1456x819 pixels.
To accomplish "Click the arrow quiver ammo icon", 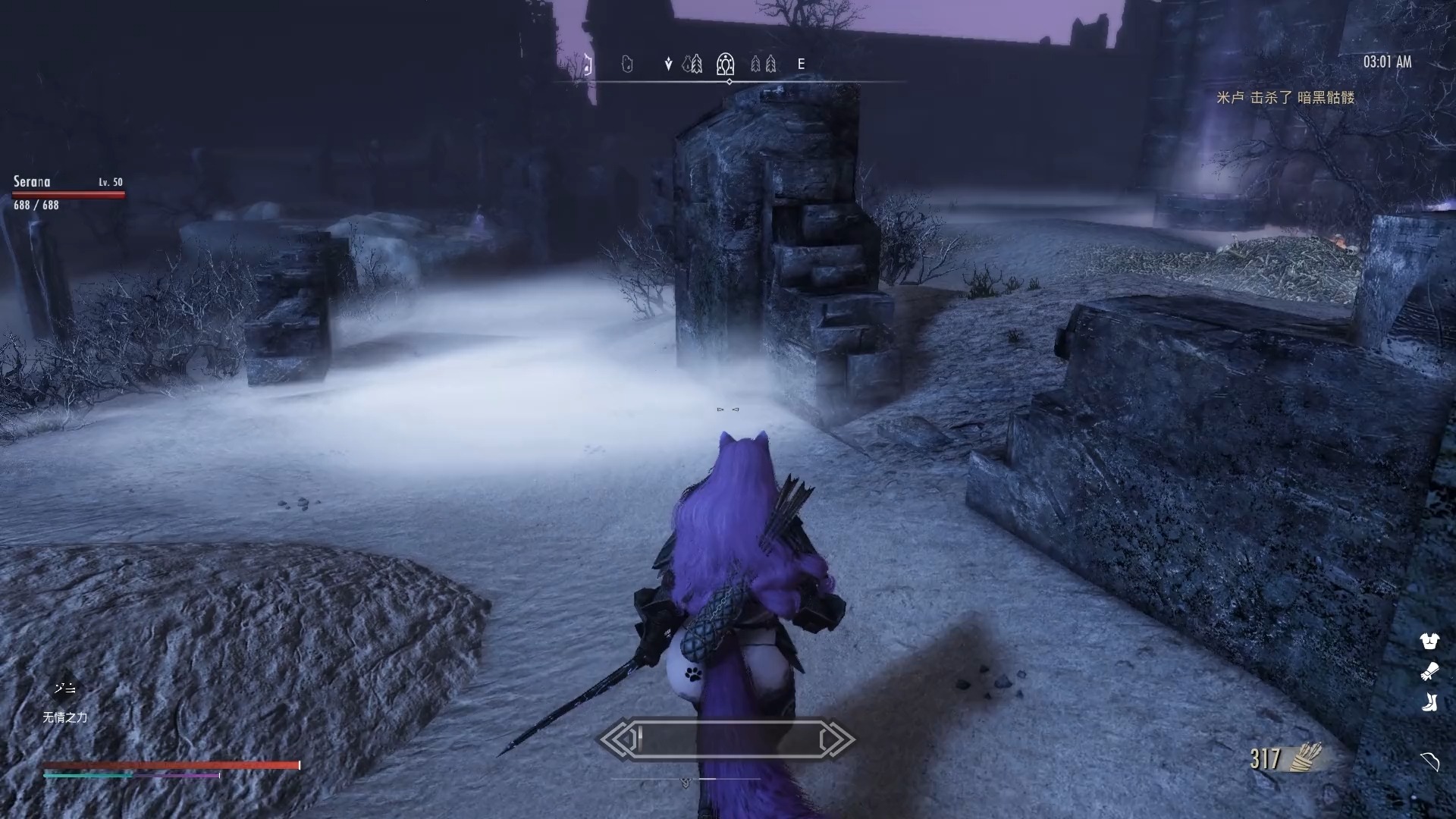I will tap(1305, 756).
